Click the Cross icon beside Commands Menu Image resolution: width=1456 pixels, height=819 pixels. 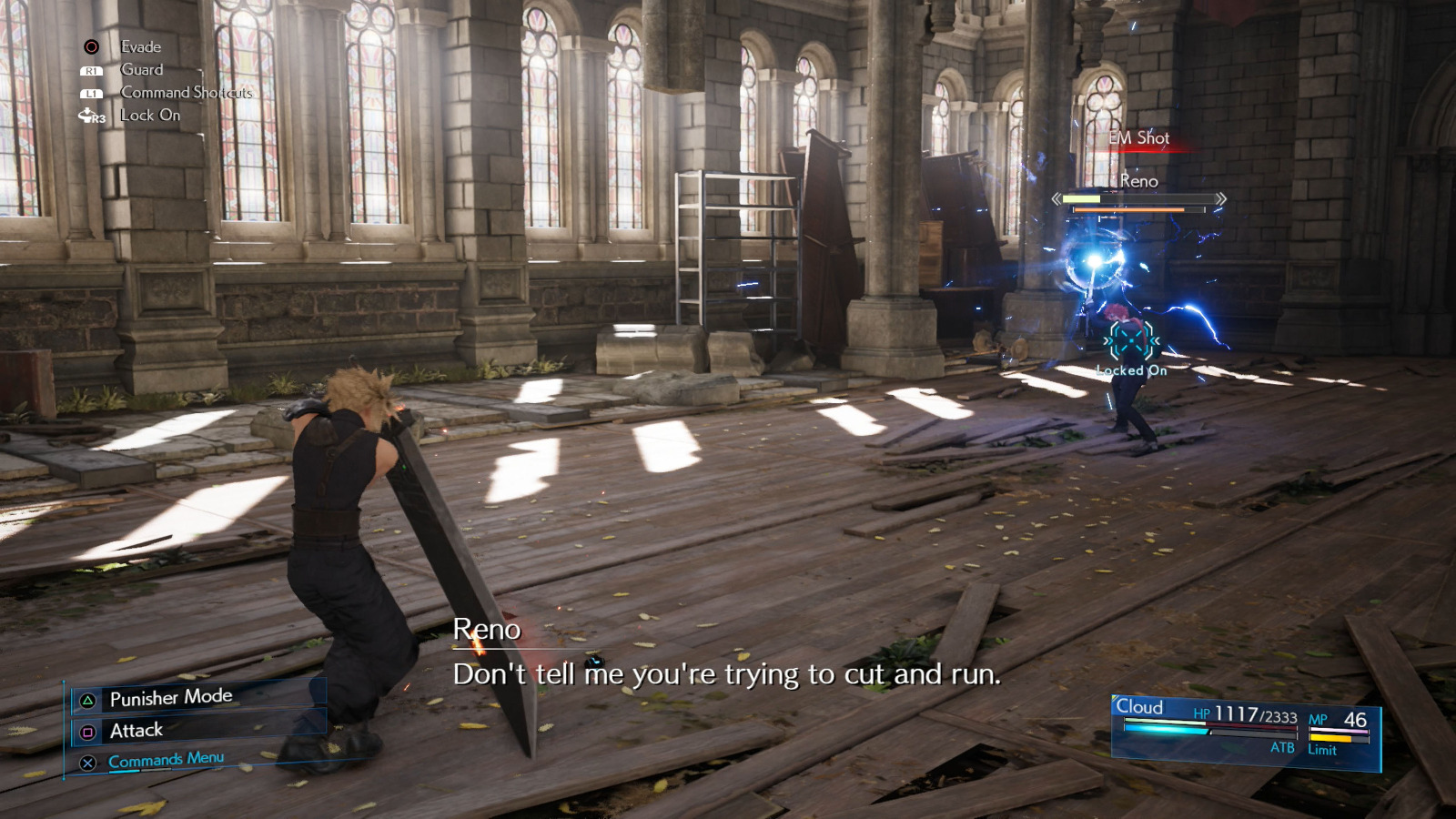pyautogui.click(x=86, y=761)
